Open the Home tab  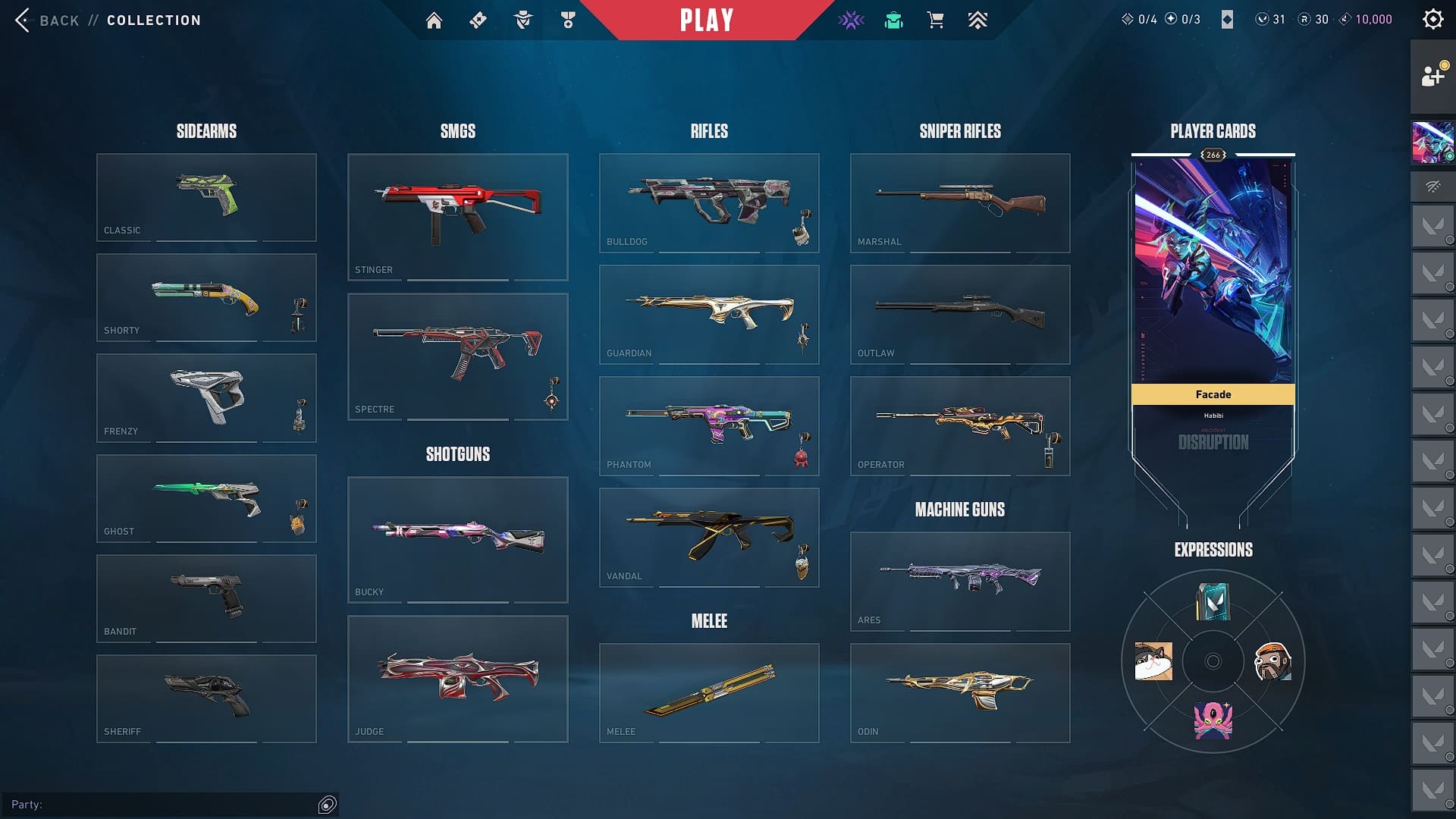[x=434, y=20]
